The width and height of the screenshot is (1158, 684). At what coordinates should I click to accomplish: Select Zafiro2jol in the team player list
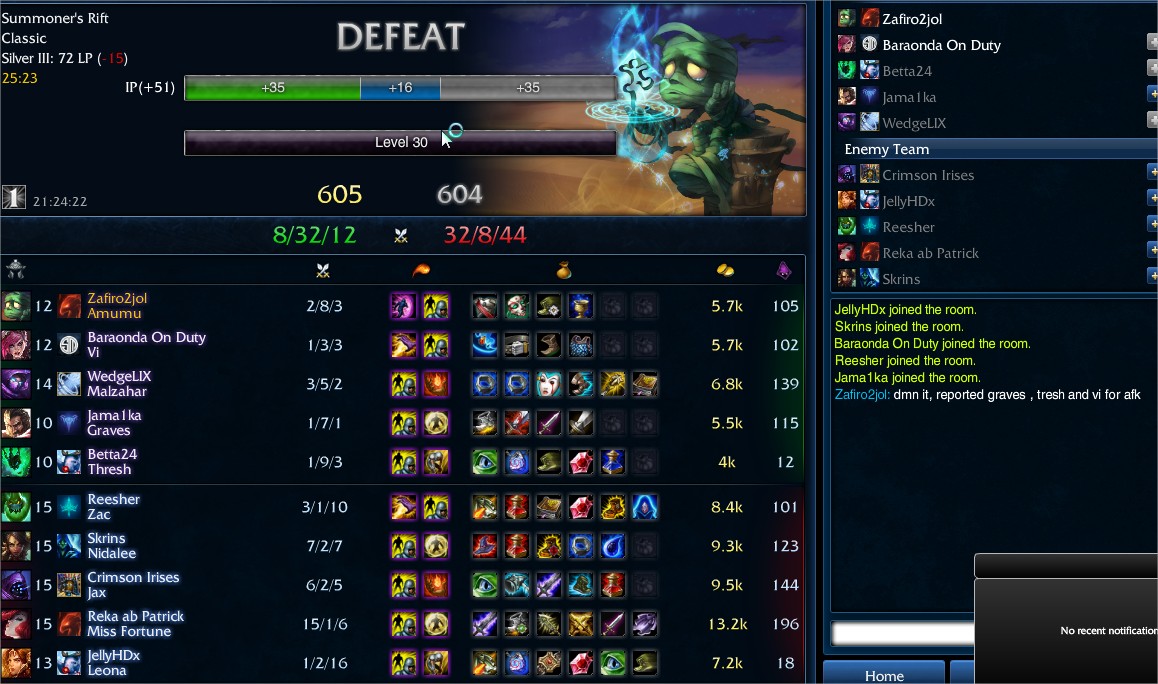(x=911, y=19)
